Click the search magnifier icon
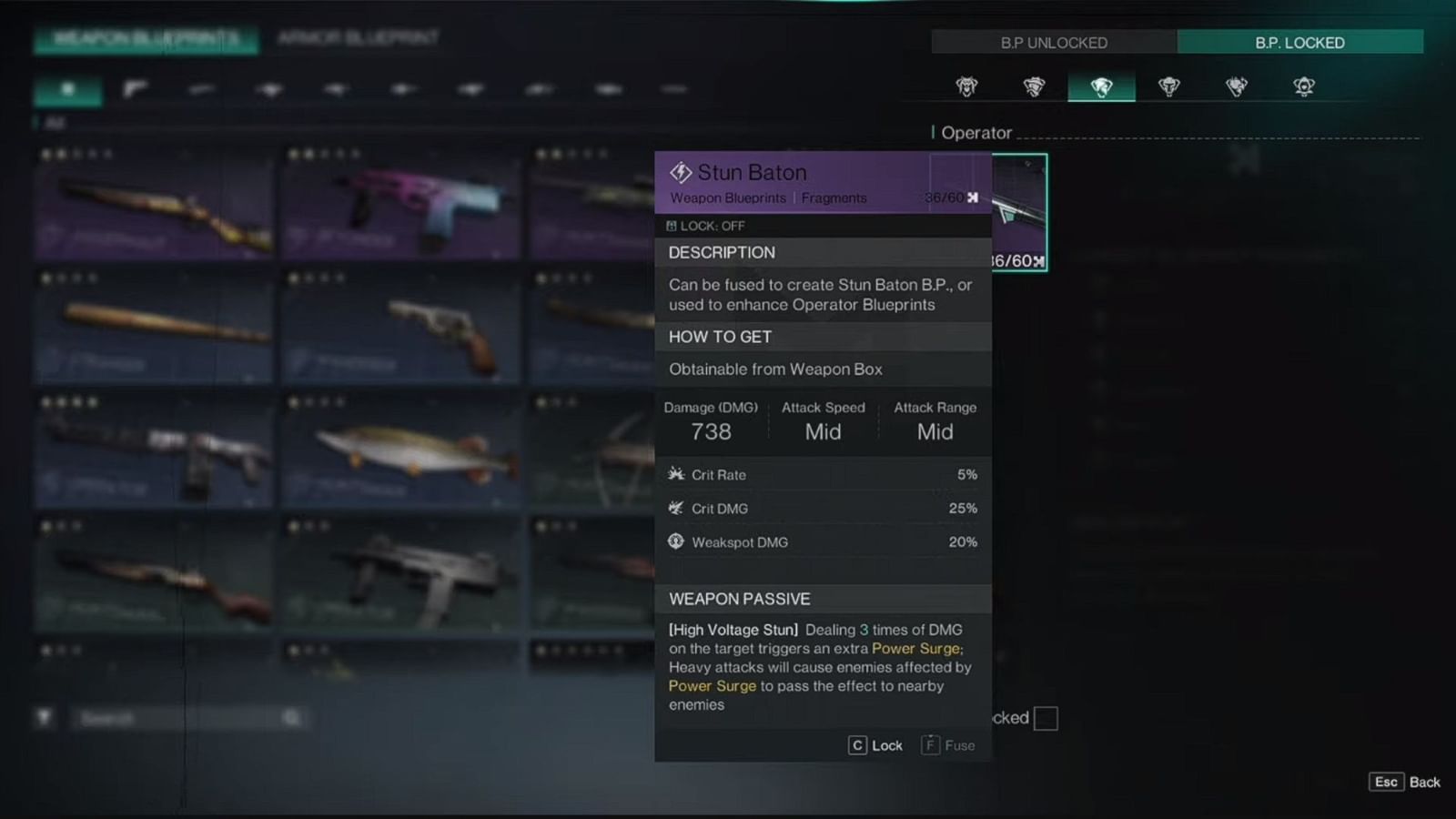The width and height of the screenshot is (1456, 819). 291,717
